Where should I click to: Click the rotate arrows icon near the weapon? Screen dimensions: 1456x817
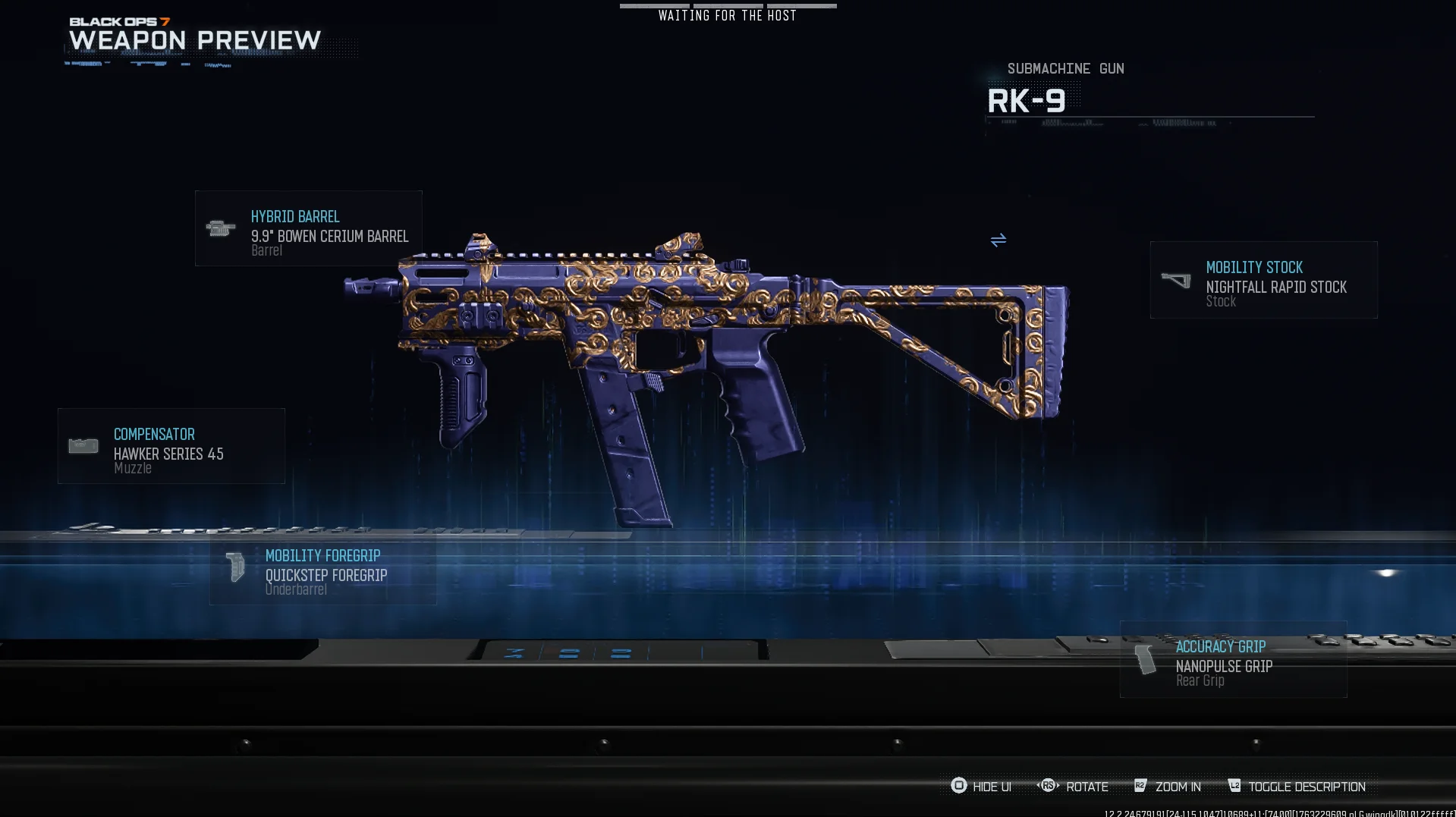998,240
